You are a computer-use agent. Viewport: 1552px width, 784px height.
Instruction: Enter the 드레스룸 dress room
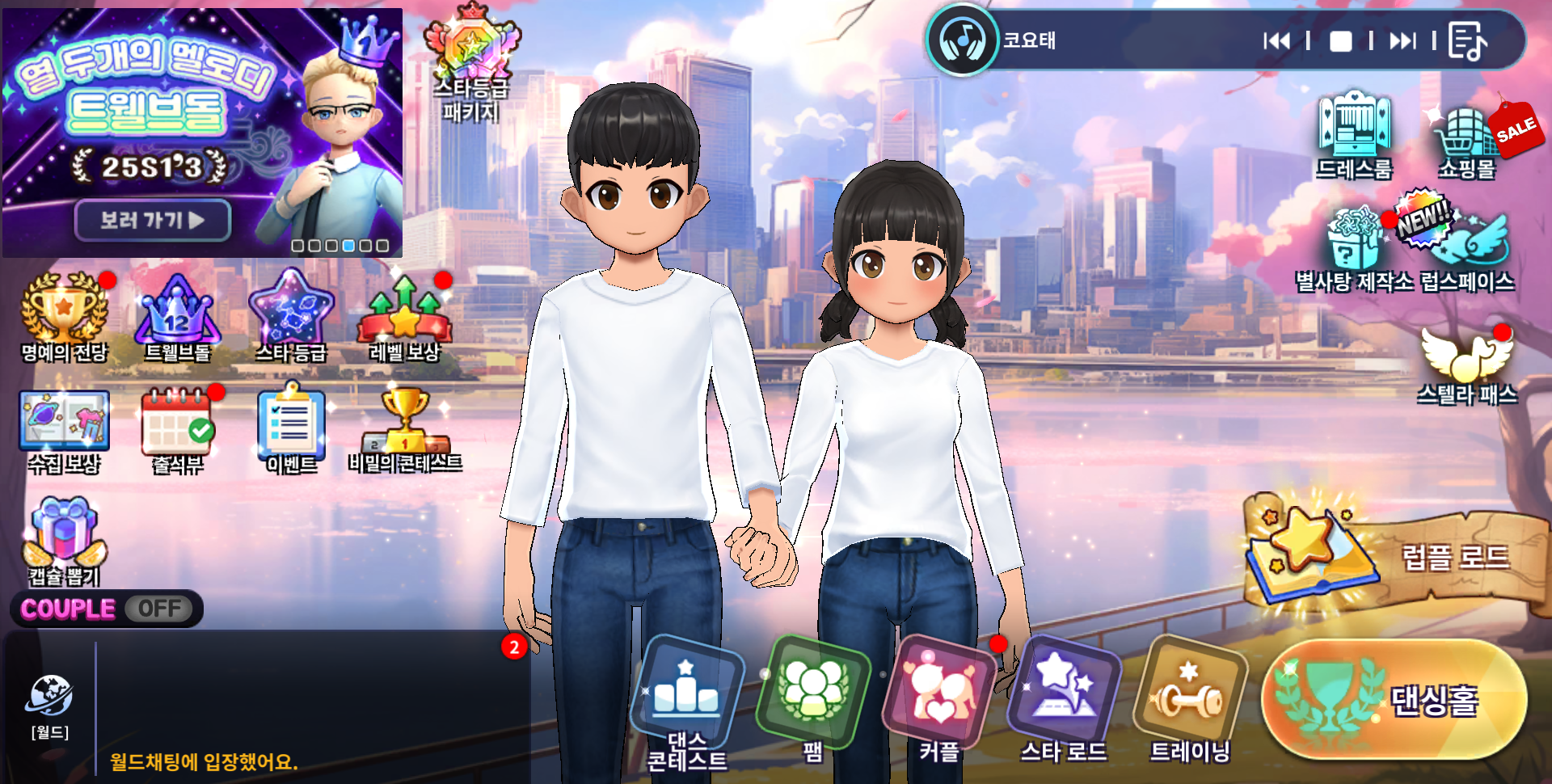[1355, 135]
